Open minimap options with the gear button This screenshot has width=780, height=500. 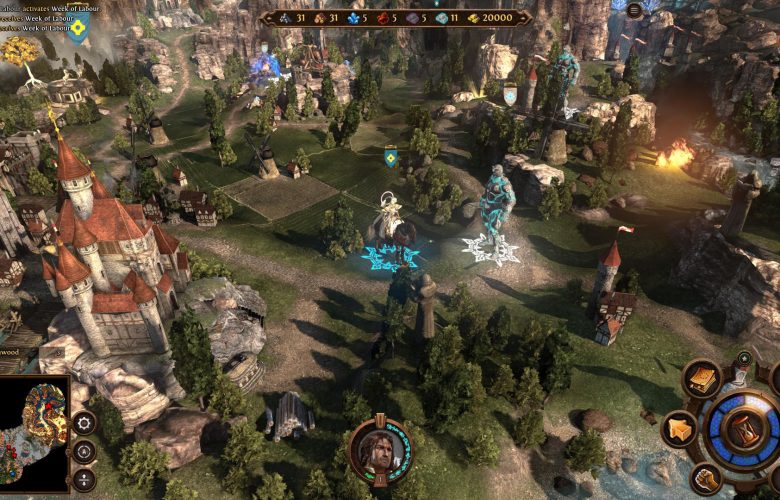click(84, 422)
